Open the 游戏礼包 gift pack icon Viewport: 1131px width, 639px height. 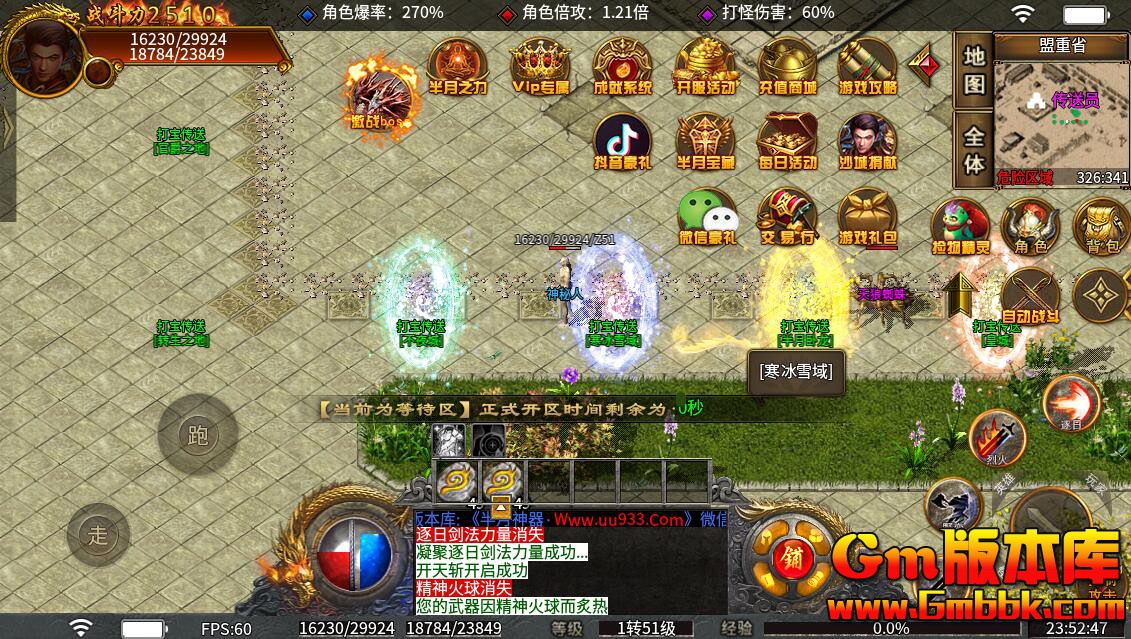[867, 217]
